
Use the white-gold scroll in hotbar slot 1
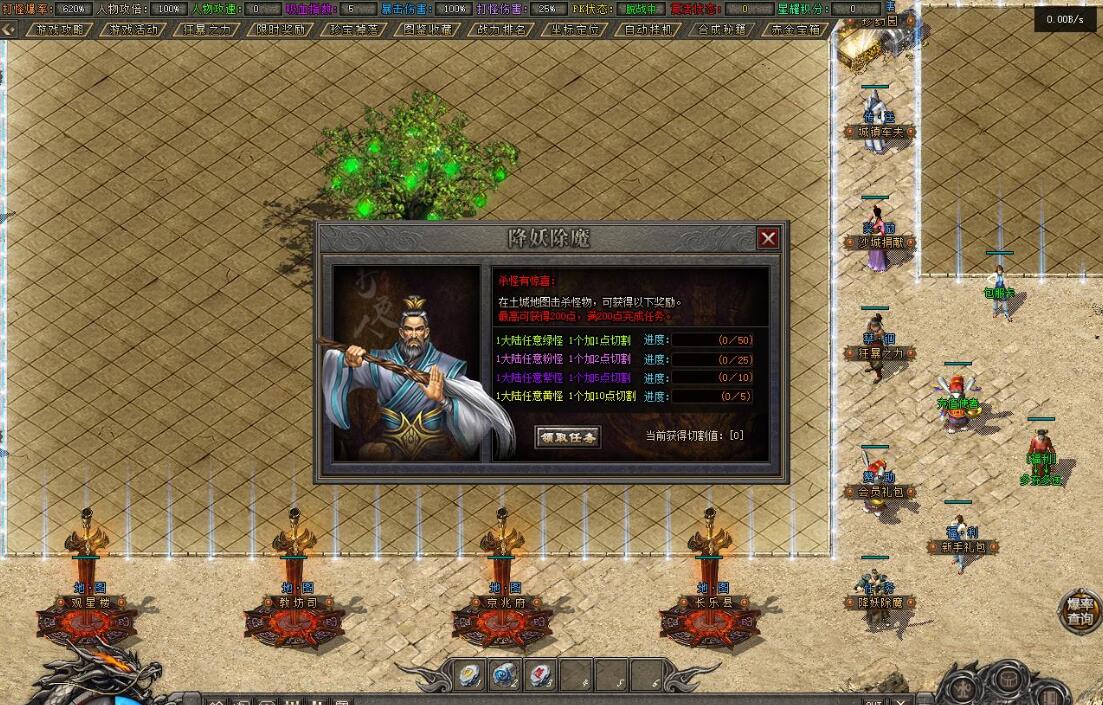pos(468,676)
